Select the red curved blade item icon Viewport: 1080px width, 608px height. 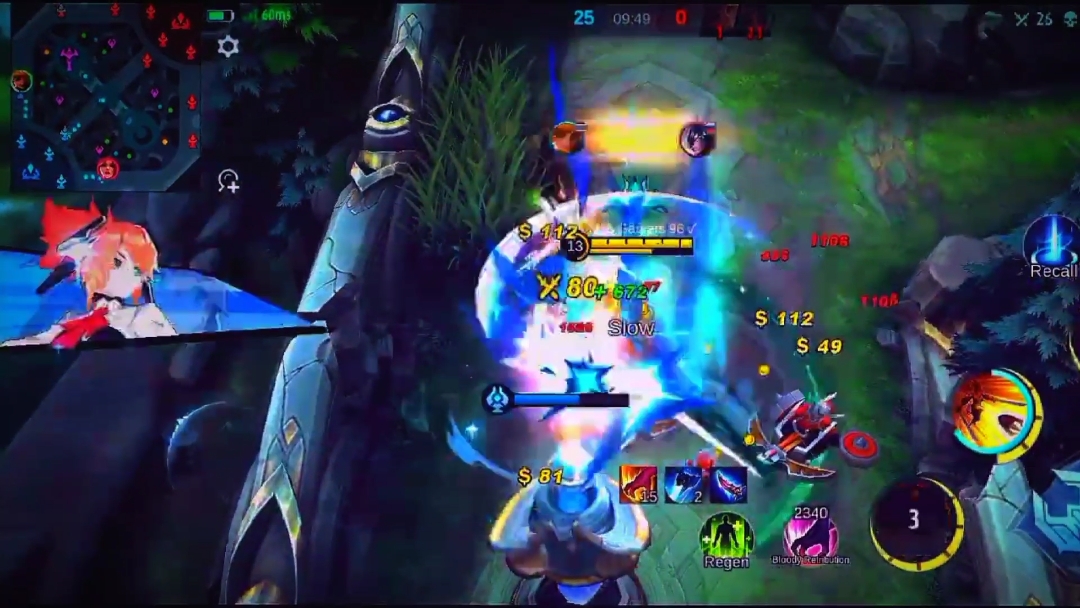click(729, 484)
